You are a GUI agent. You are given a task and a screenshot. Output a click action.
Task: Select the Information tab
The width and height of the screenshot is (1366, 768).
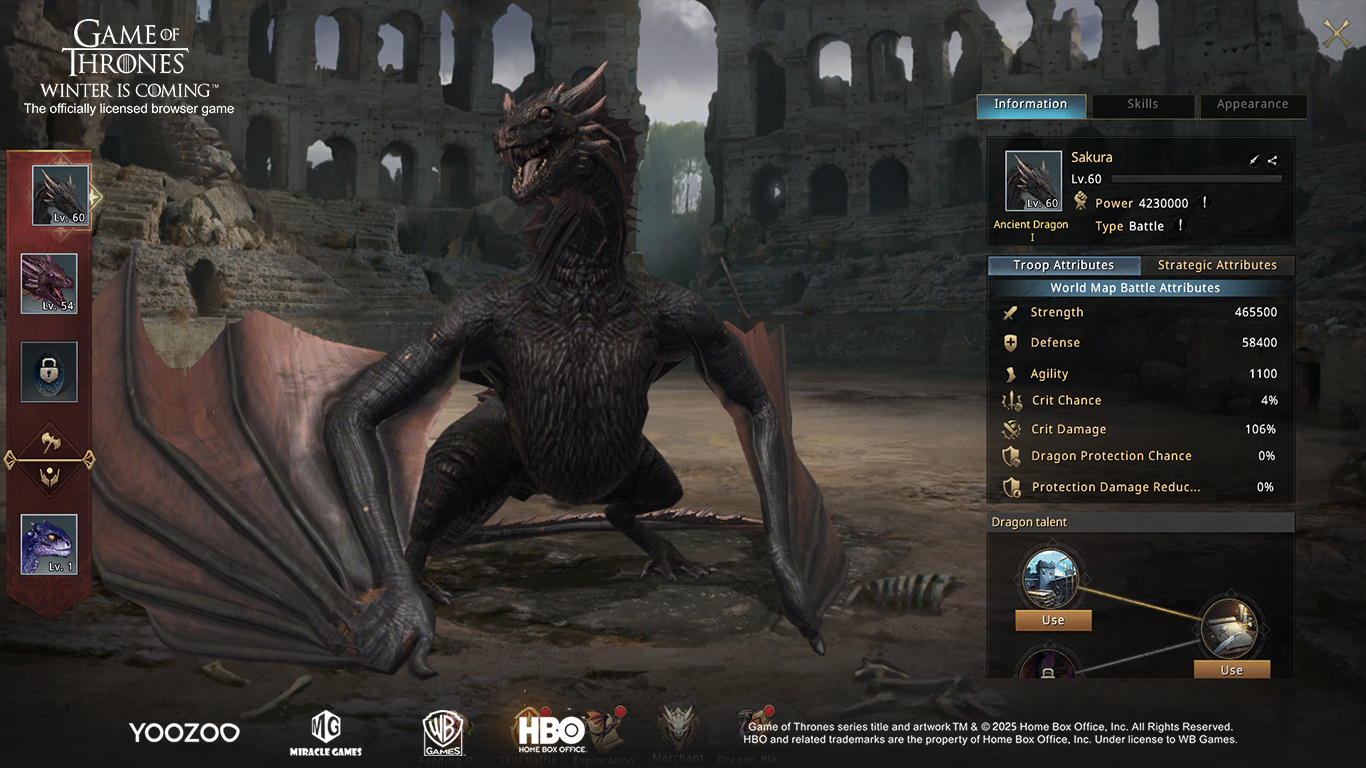coord(1030,104)
